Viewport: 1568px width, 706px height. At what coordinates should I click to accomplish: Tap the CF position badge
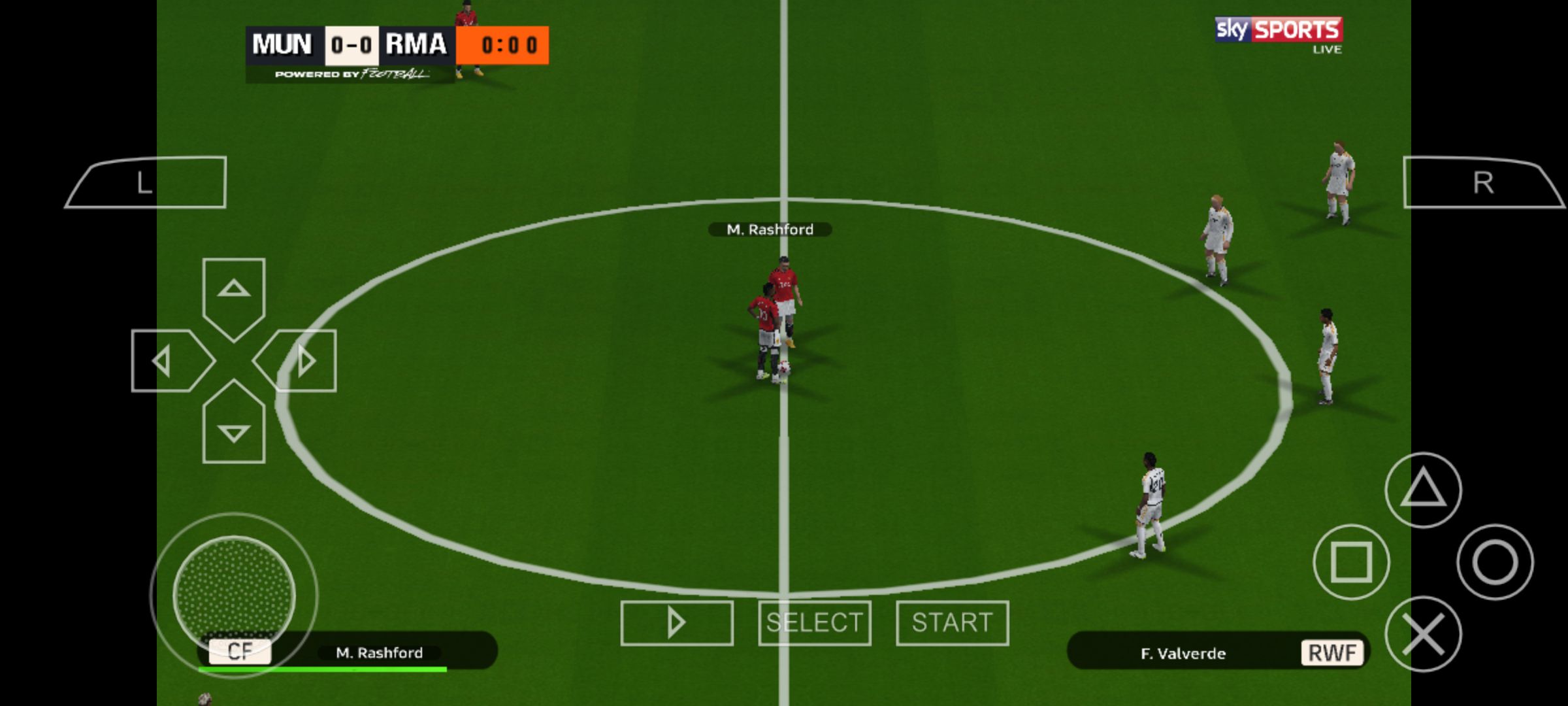click(x=239, y=651)
